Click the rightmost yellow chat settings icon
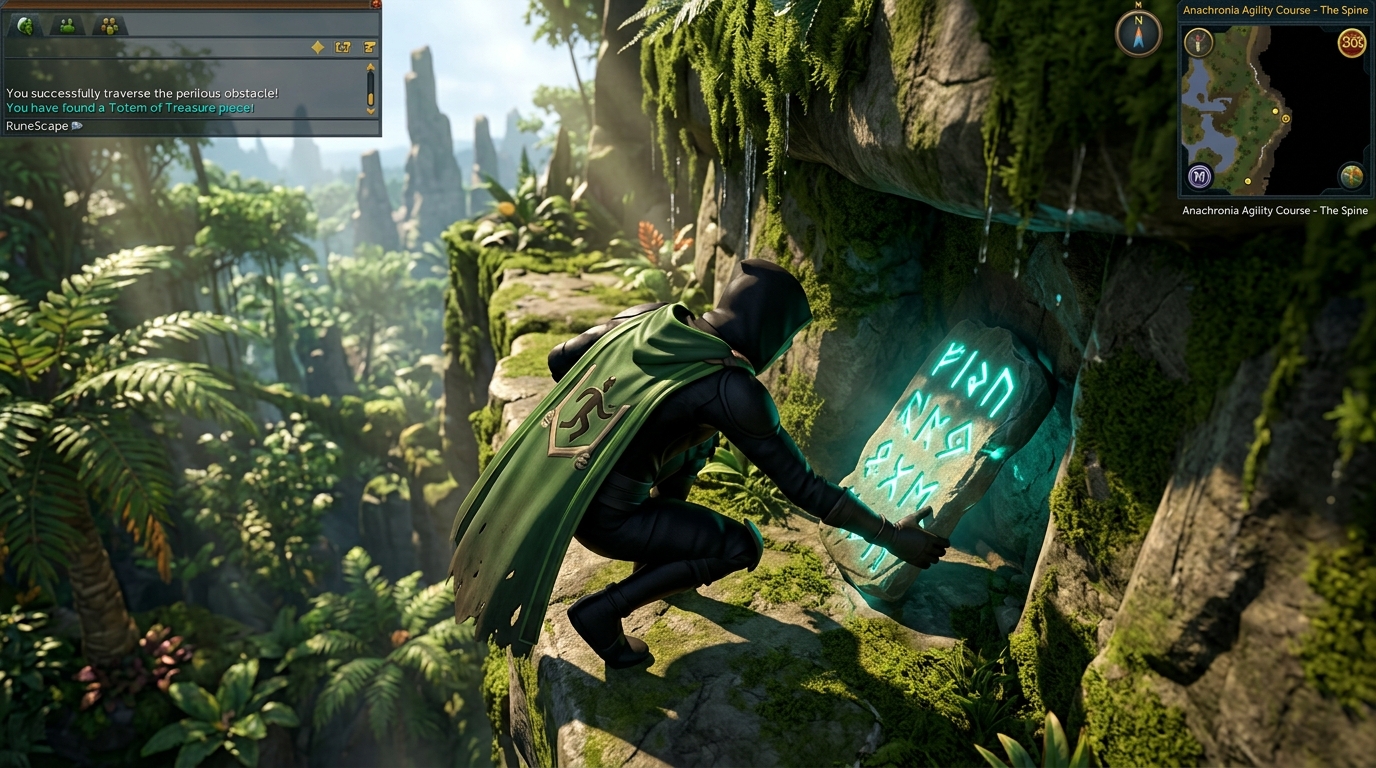 pos(369,48)
